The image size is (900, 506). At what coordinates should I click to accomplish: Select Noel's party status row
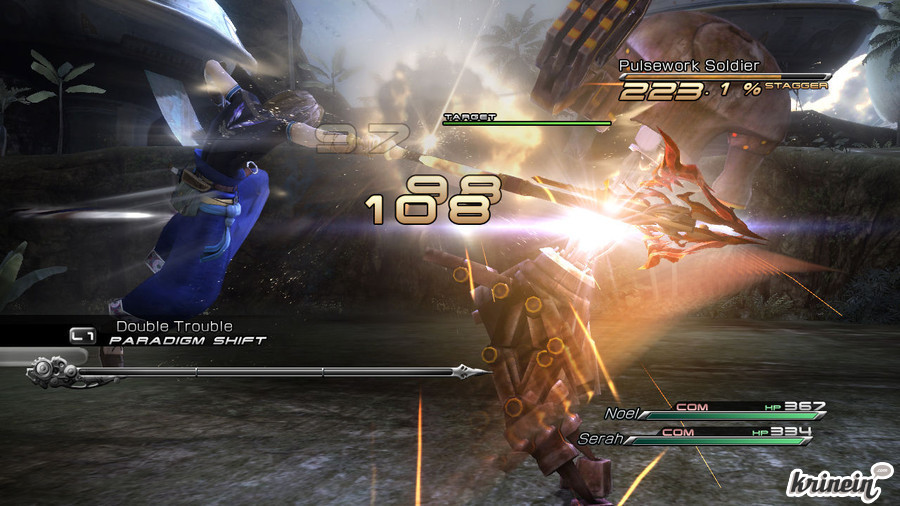coord(716,411)
